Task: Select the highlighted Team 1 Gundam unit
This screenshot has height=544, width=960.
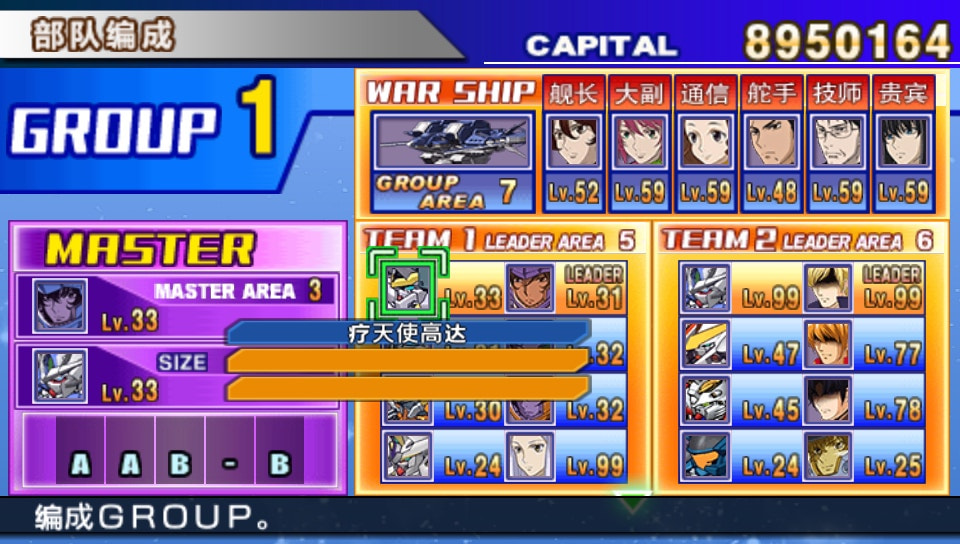Action: point(408,287)
